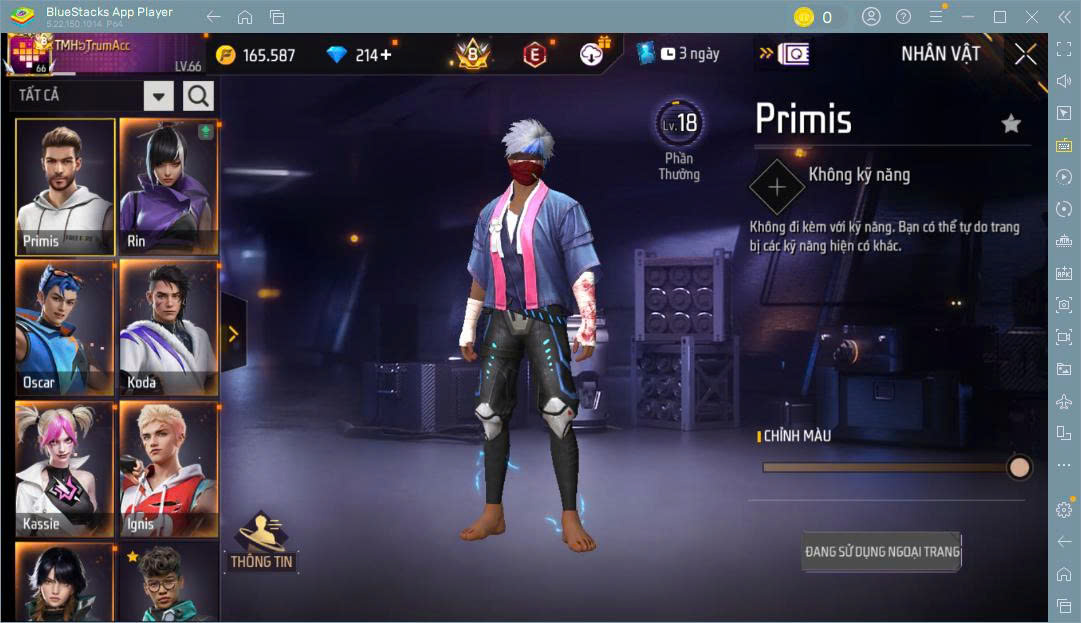Mark Primis as favorite with the star

(1011, 123)
